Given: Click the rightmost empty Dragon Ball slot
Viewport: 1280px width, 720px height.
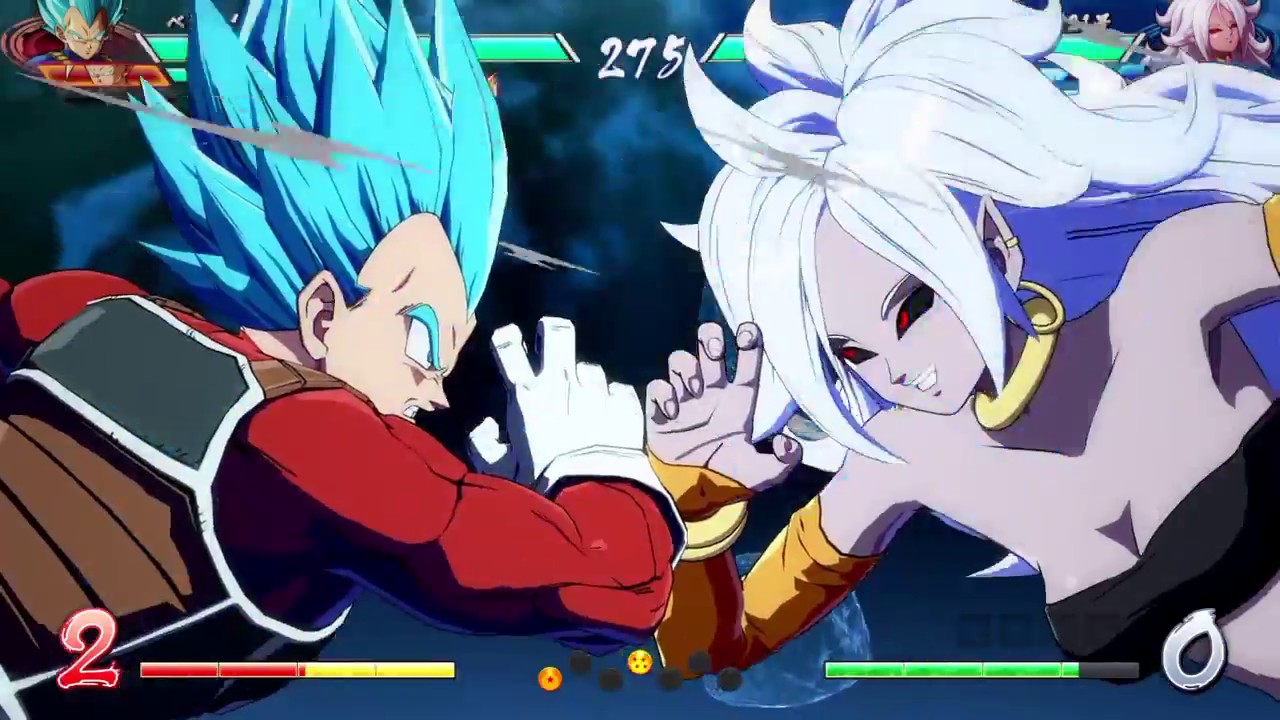Looking at the screenshot, I should tap(730, 678).
